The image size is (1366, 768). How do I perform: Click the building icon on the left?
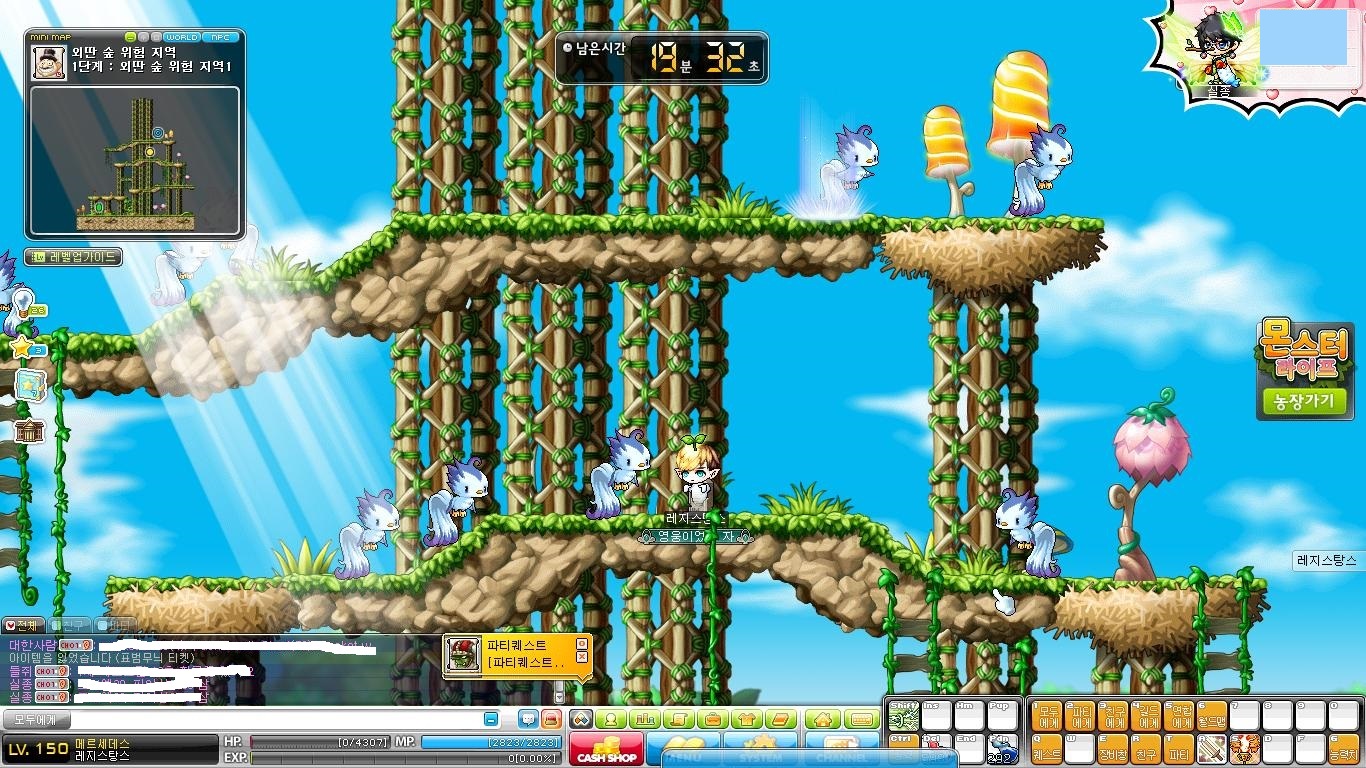tap(28, 431)
